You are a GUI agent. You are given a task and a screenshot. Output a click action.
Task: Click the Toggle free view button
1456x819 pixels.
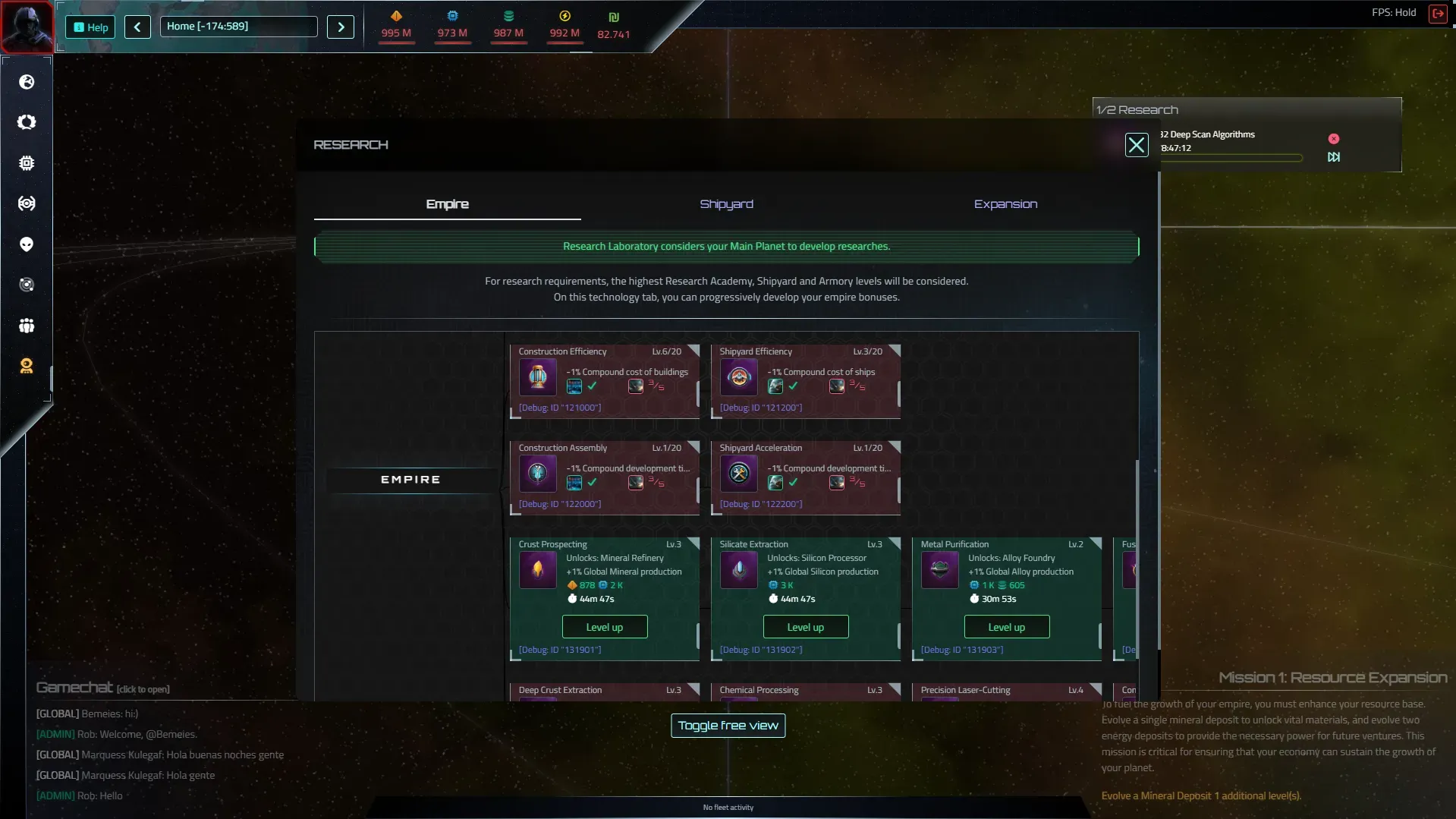[x=728, y=726]
